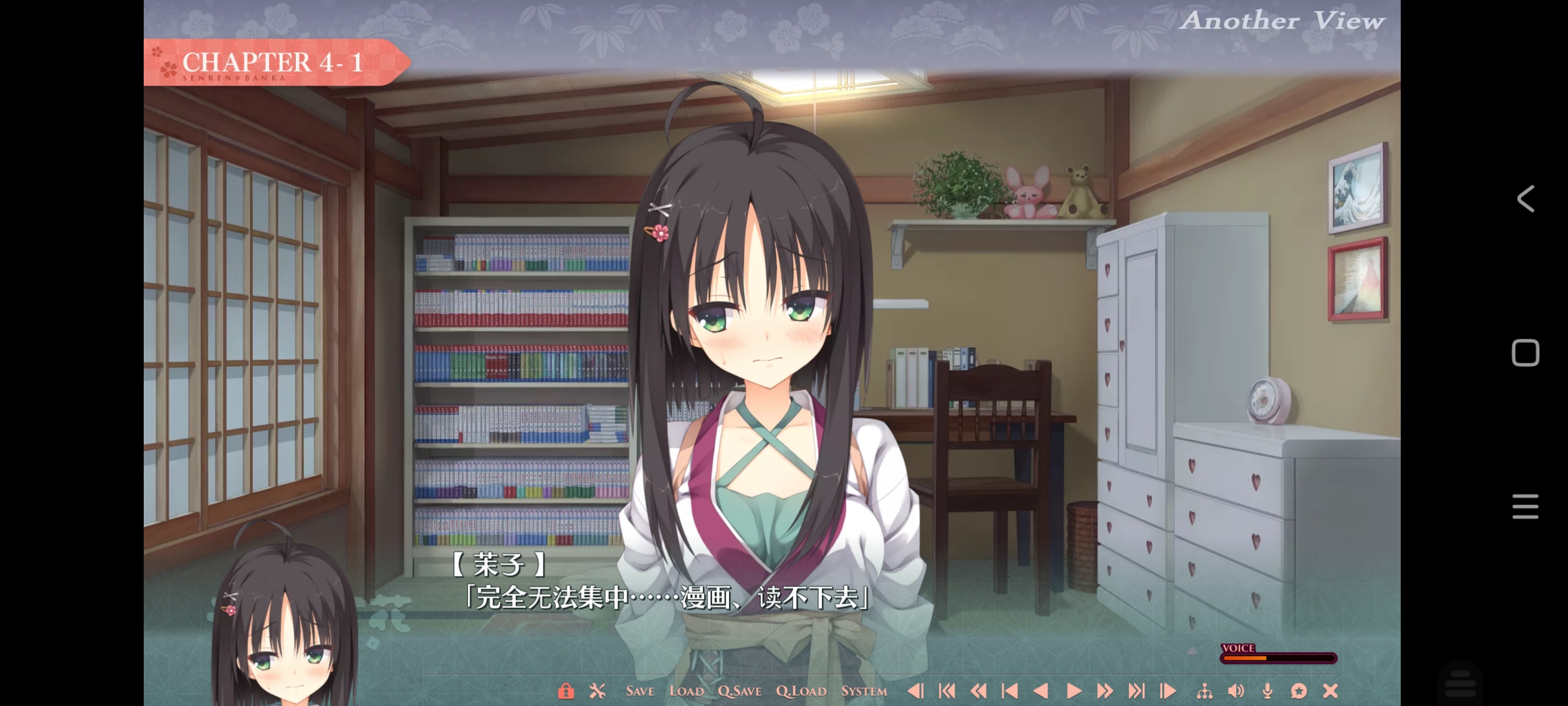
Task: Toggle the red padlock lock icon
Action: point(566,691)
